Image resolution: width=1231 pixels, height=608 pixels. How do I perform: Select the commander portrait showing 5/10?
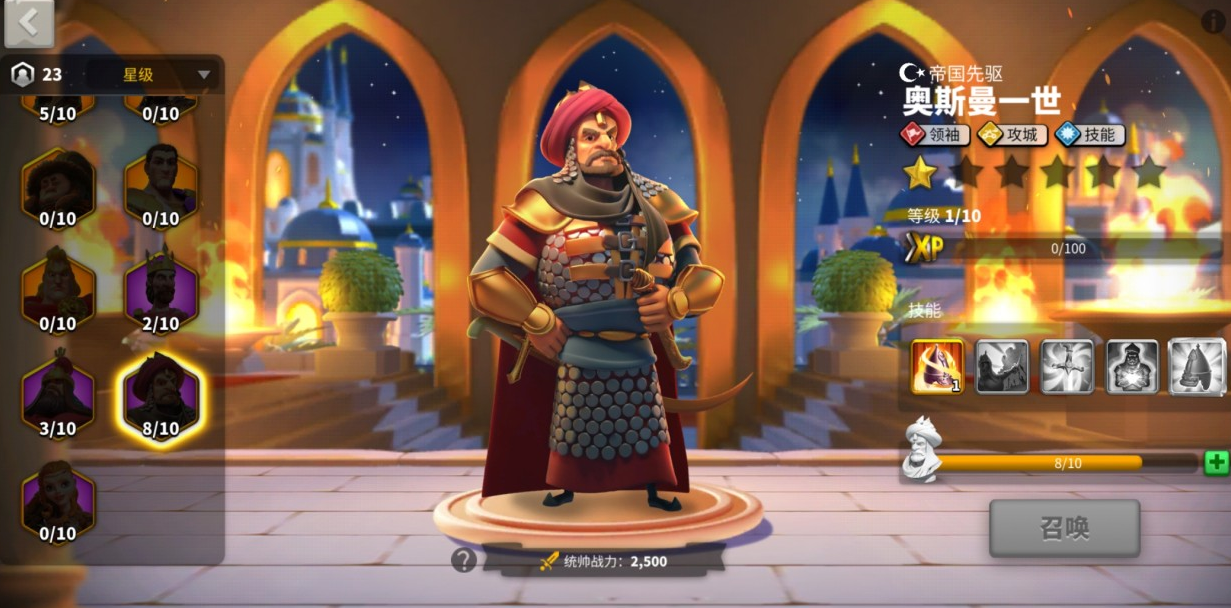pyautogui.click(x=58, y=105)
